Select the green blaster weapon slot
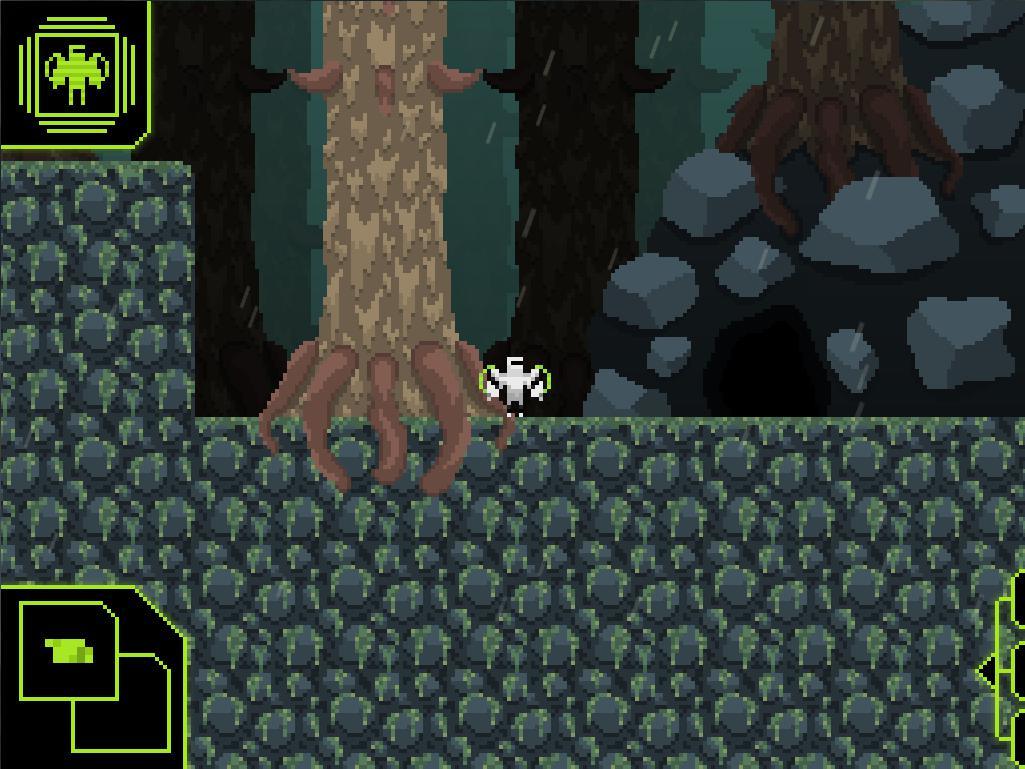1025x769 pixels. [69, 651]
